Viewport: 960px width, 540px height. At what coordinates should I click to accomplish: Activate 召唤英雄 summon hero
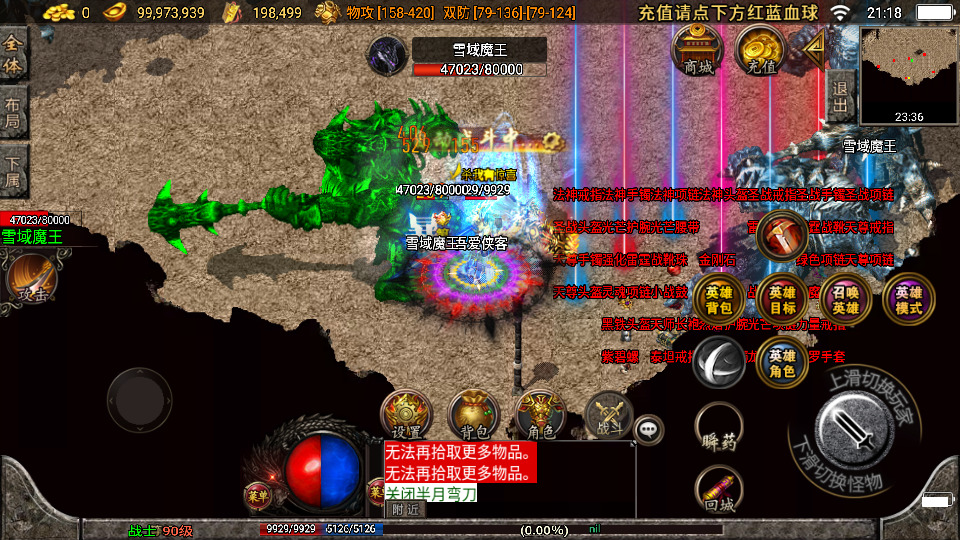(x=845, y=299)
